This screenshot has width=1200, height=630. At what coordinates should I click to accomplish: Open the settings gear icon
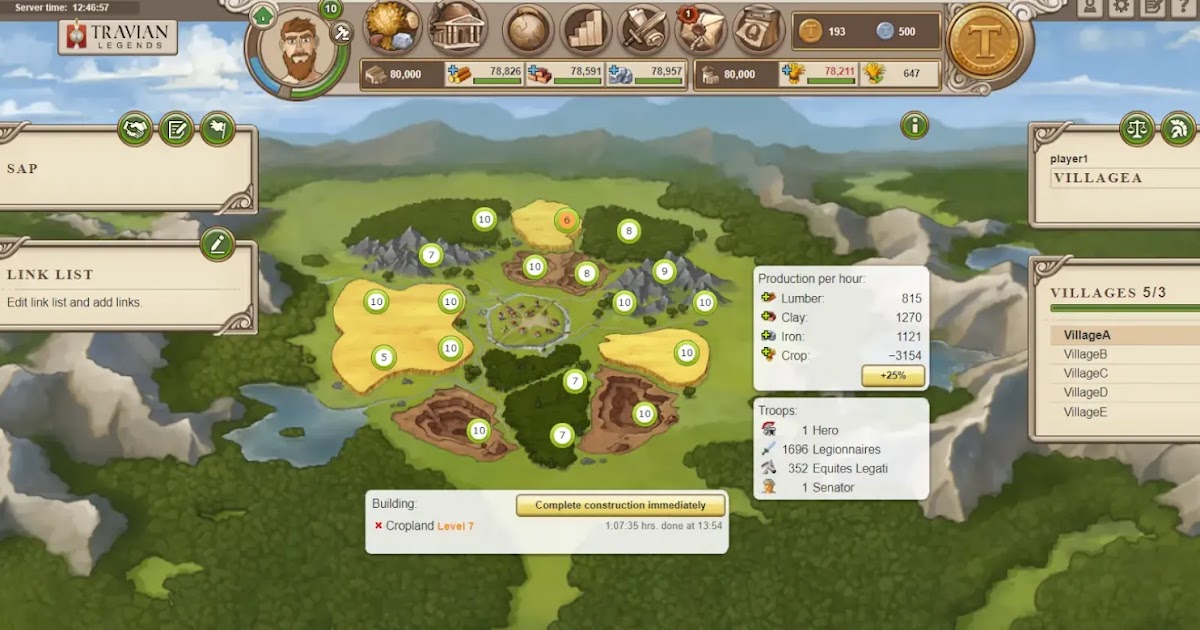(x=1122, y=7)
